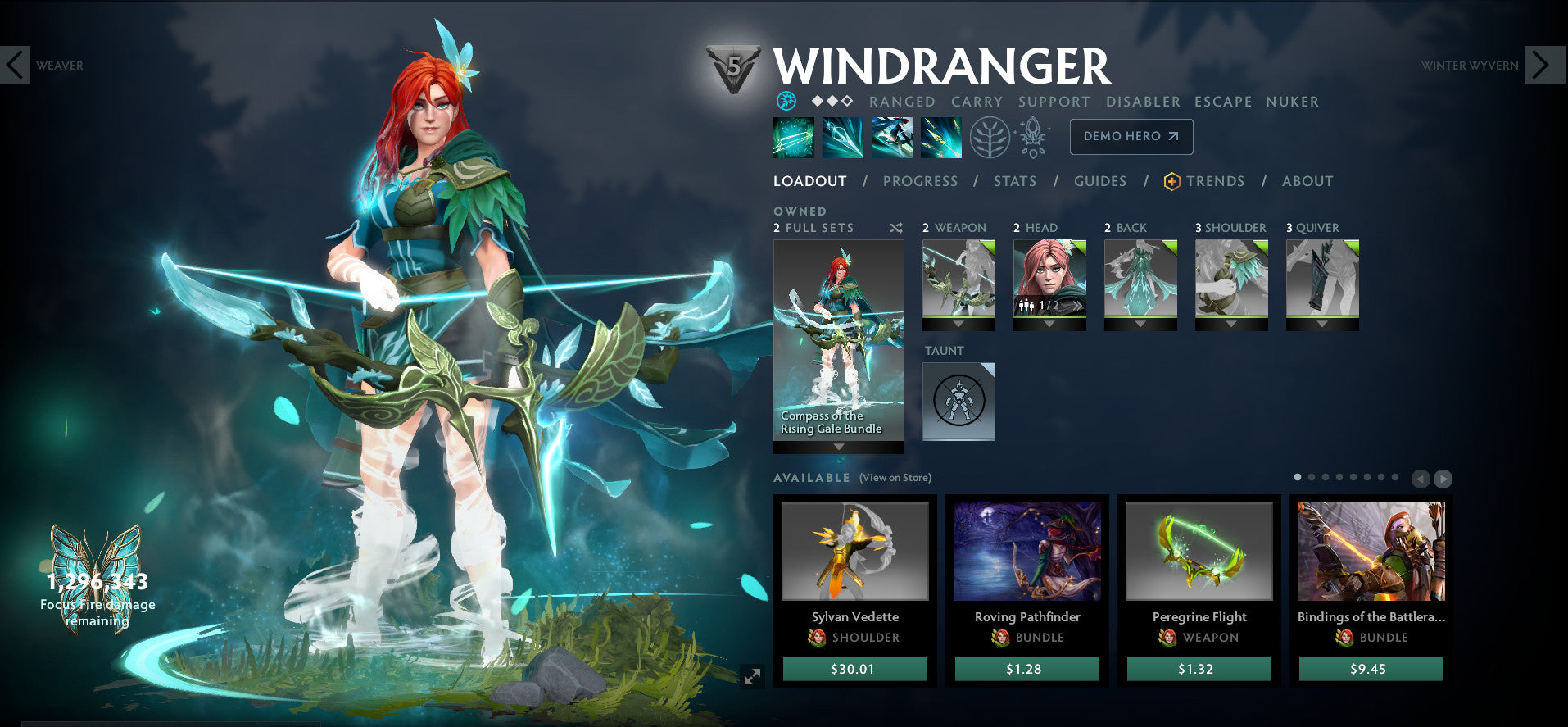The height and width of the screenshot is (727, 1568).
Task: Expand the Weapon slot dropdown arrow
Action: point(958,324)
